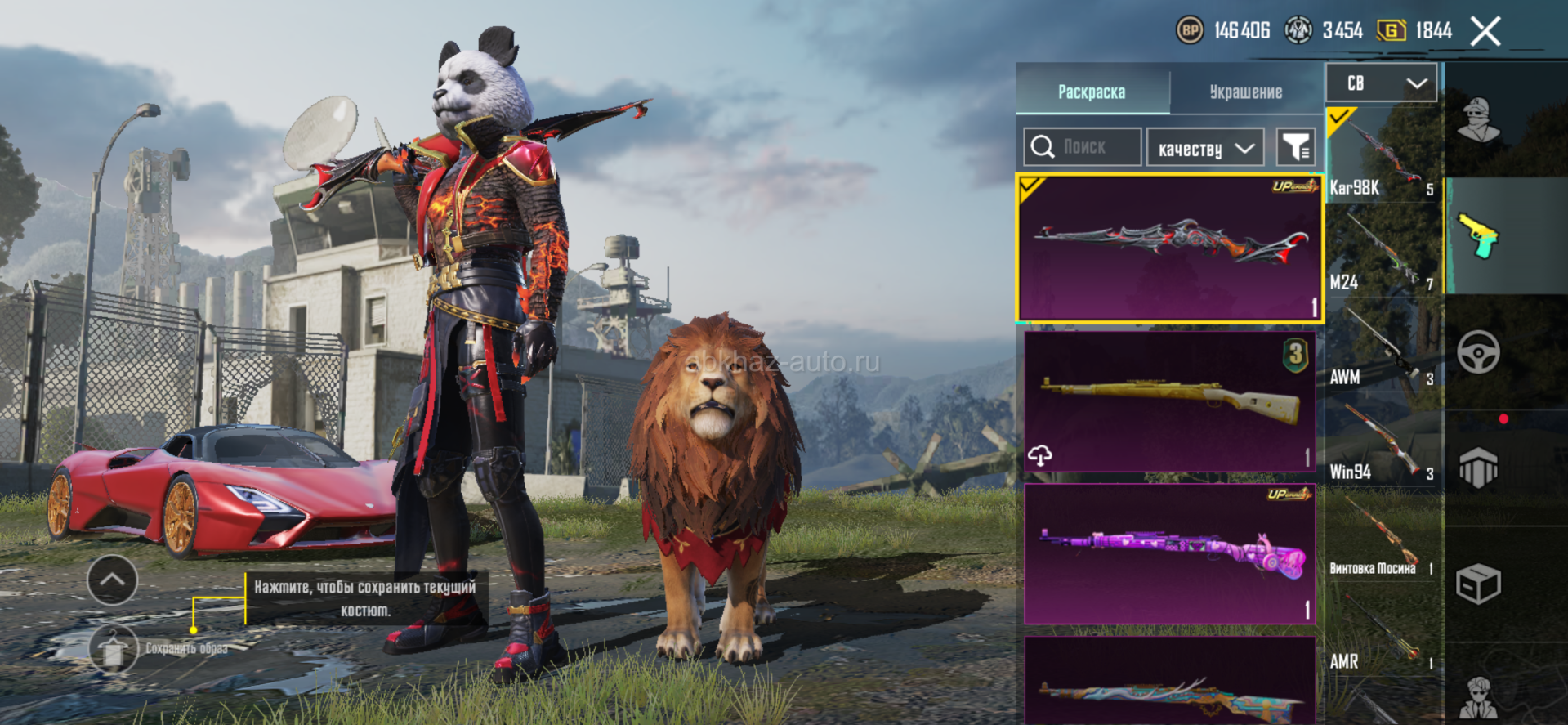
Task: Open the filter funnel button
Action: [1296, 148]
